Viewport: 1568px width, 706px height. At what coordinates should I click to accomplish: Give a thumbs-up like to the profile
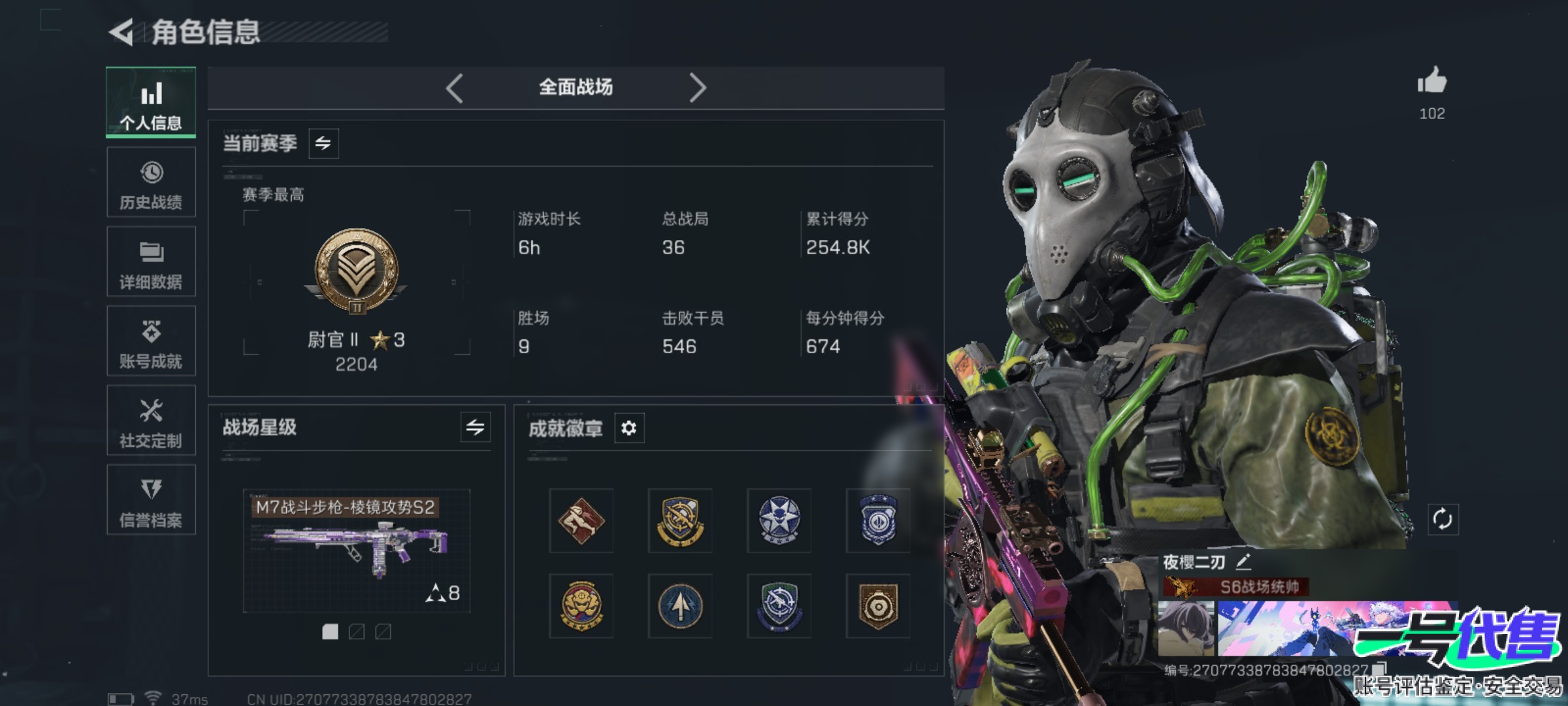click(1431, 82)
